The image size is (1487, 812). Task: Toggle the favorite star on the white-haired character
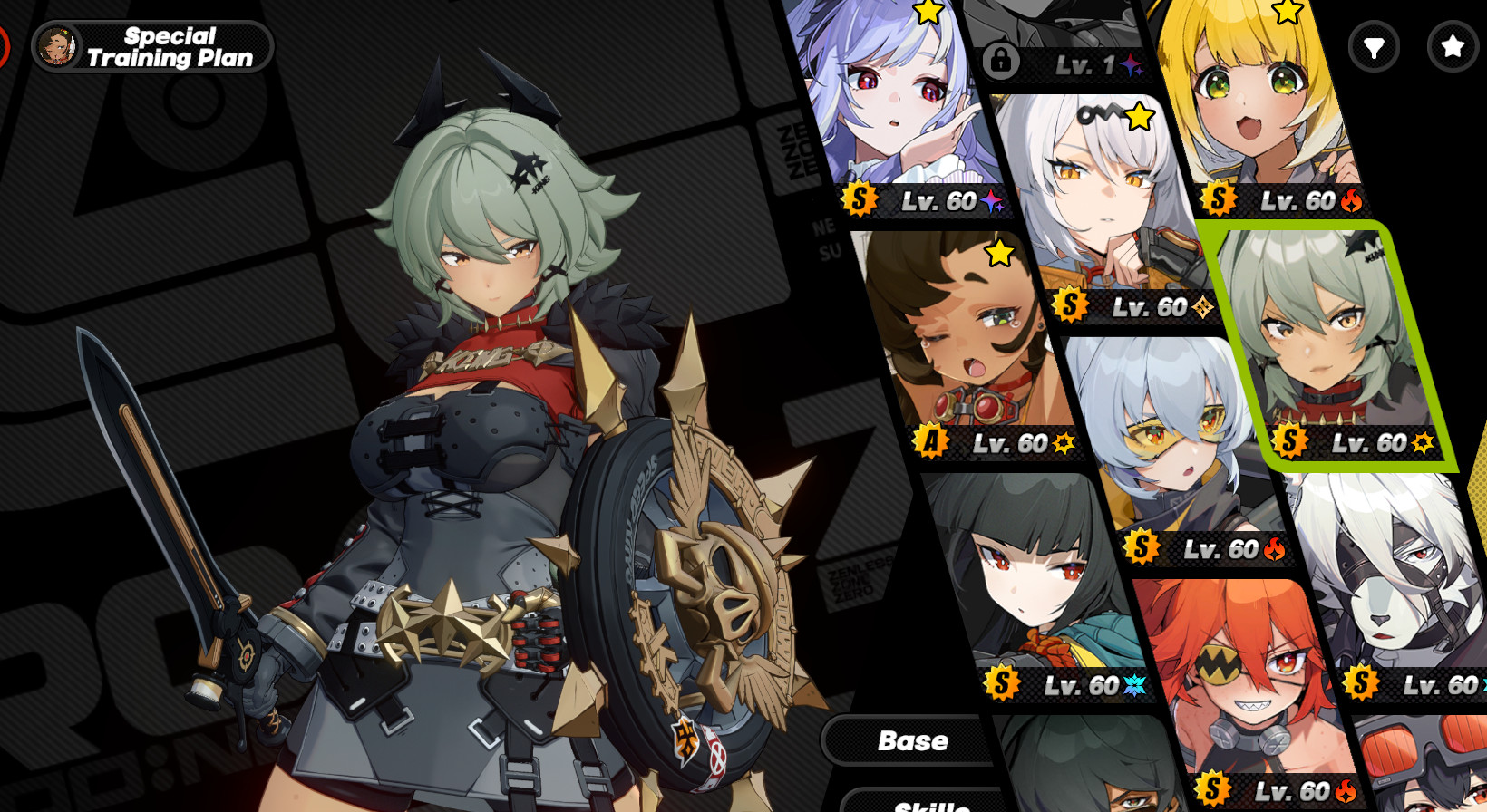click(x=1141, y=116)
